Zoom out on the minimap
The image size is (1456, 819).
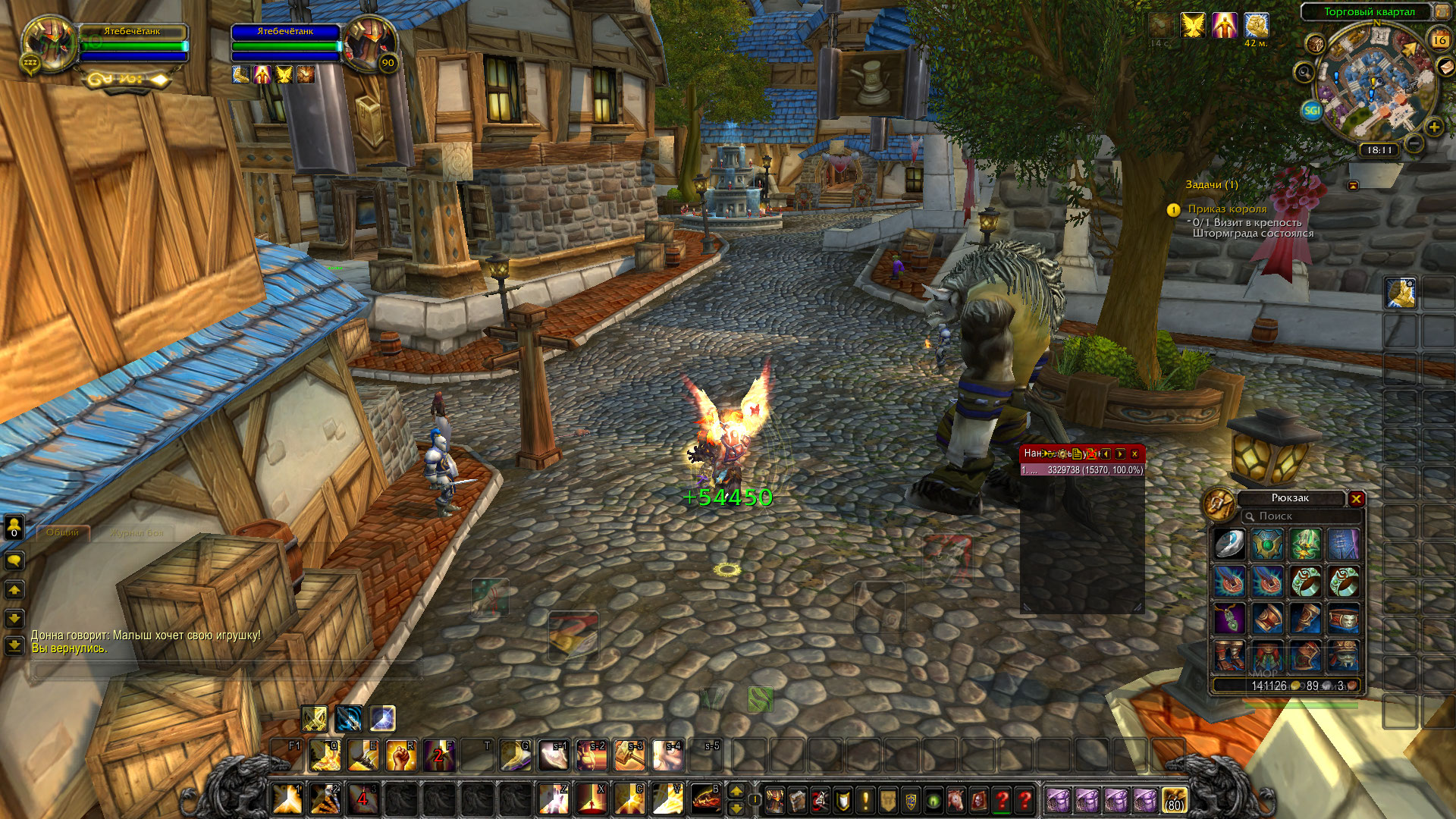[x=1414, y=143]
